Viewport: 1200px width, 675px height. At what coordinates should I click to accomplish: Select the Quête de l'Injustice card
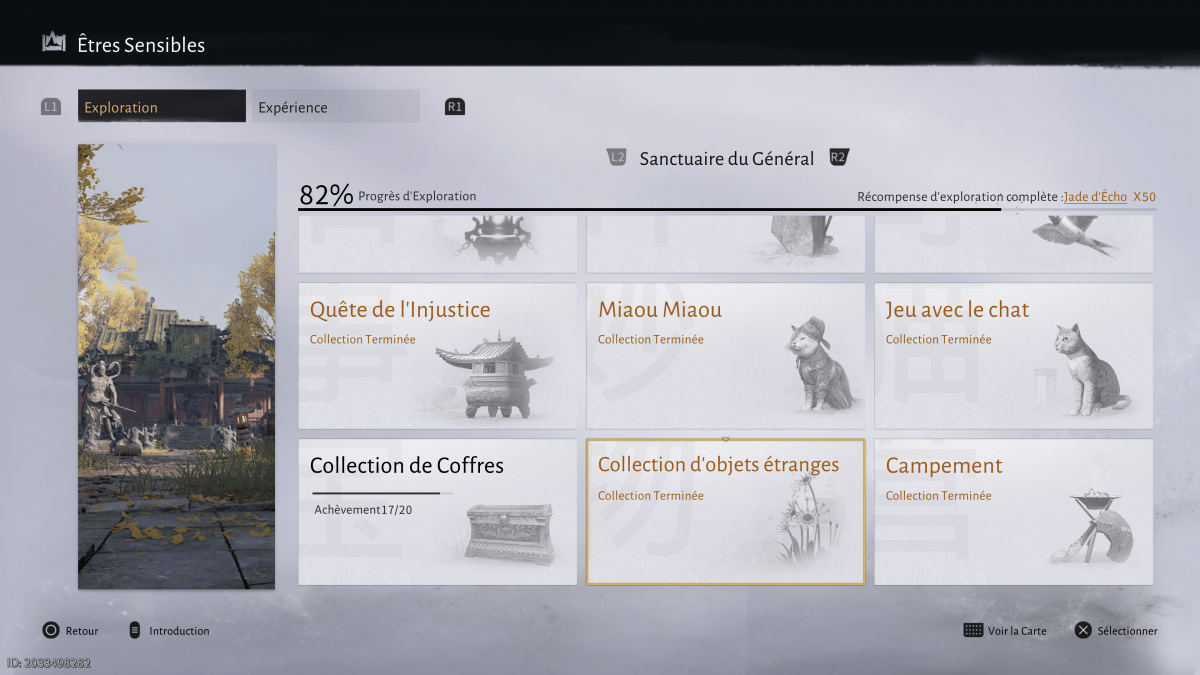(x=437, y=356)
